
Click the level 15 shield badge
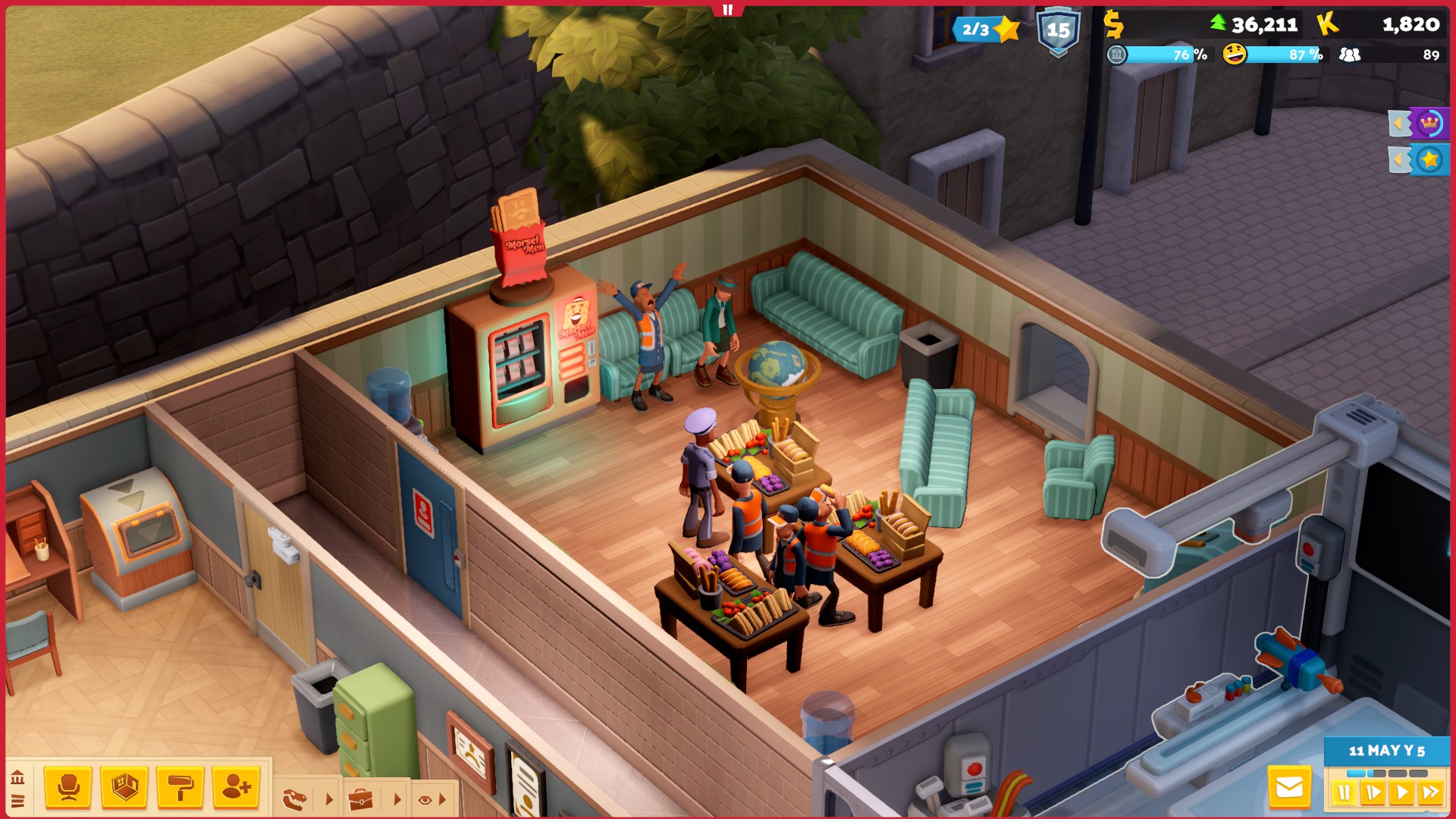pyautogui.click(x=1058, y=32)
